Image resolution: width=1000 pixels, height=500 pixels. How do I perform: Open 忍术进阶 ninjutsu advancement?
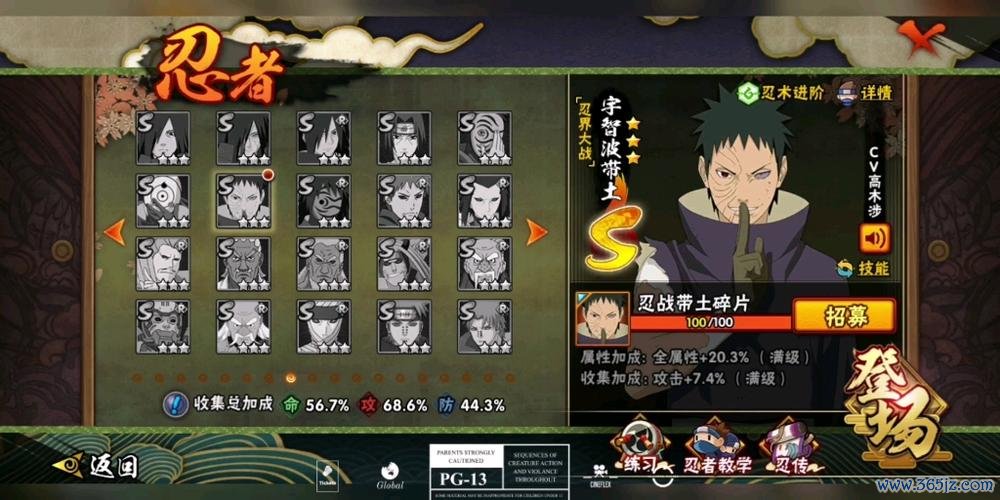tap(781, 93)
